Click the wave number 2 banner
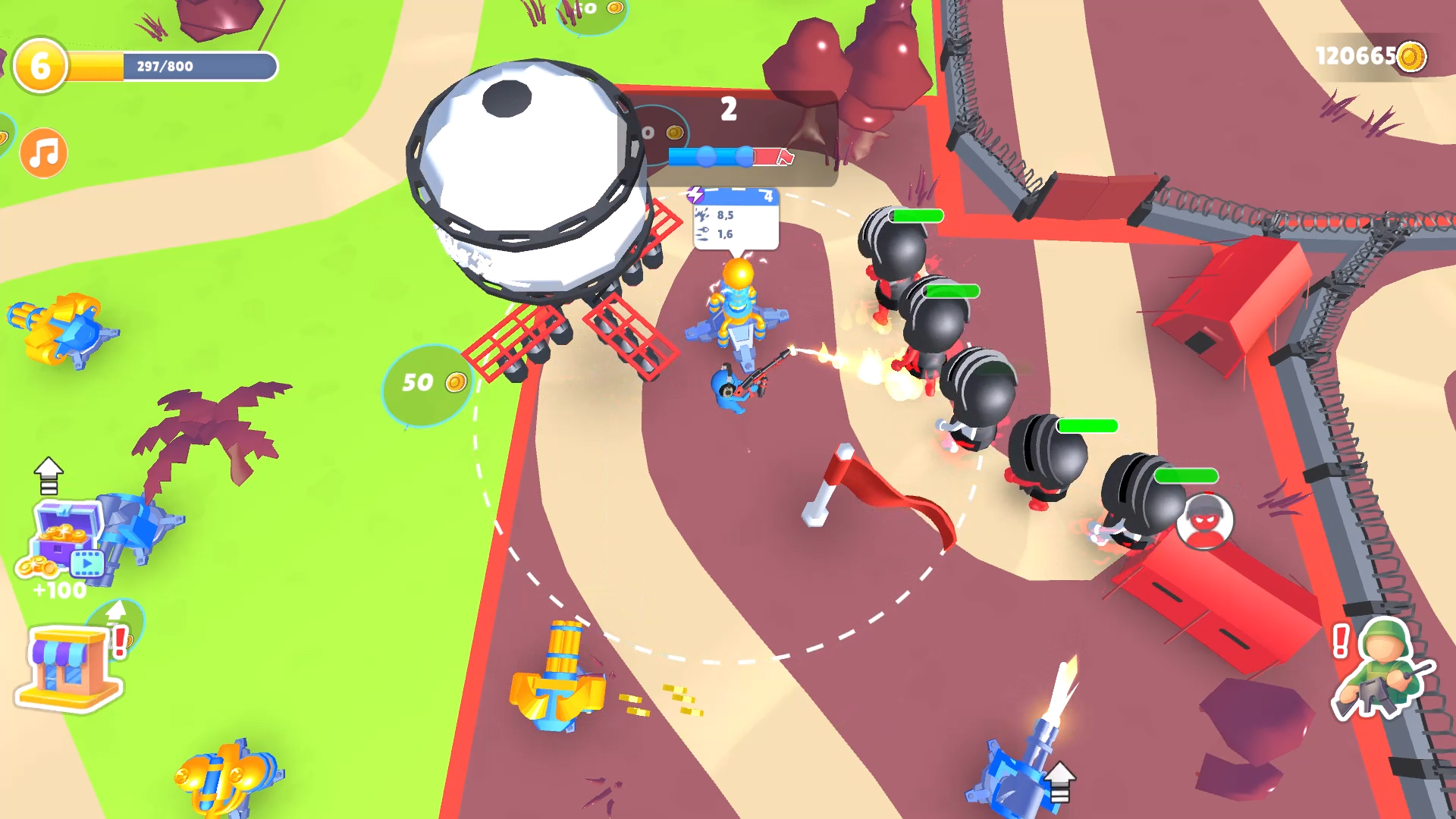 730,108
